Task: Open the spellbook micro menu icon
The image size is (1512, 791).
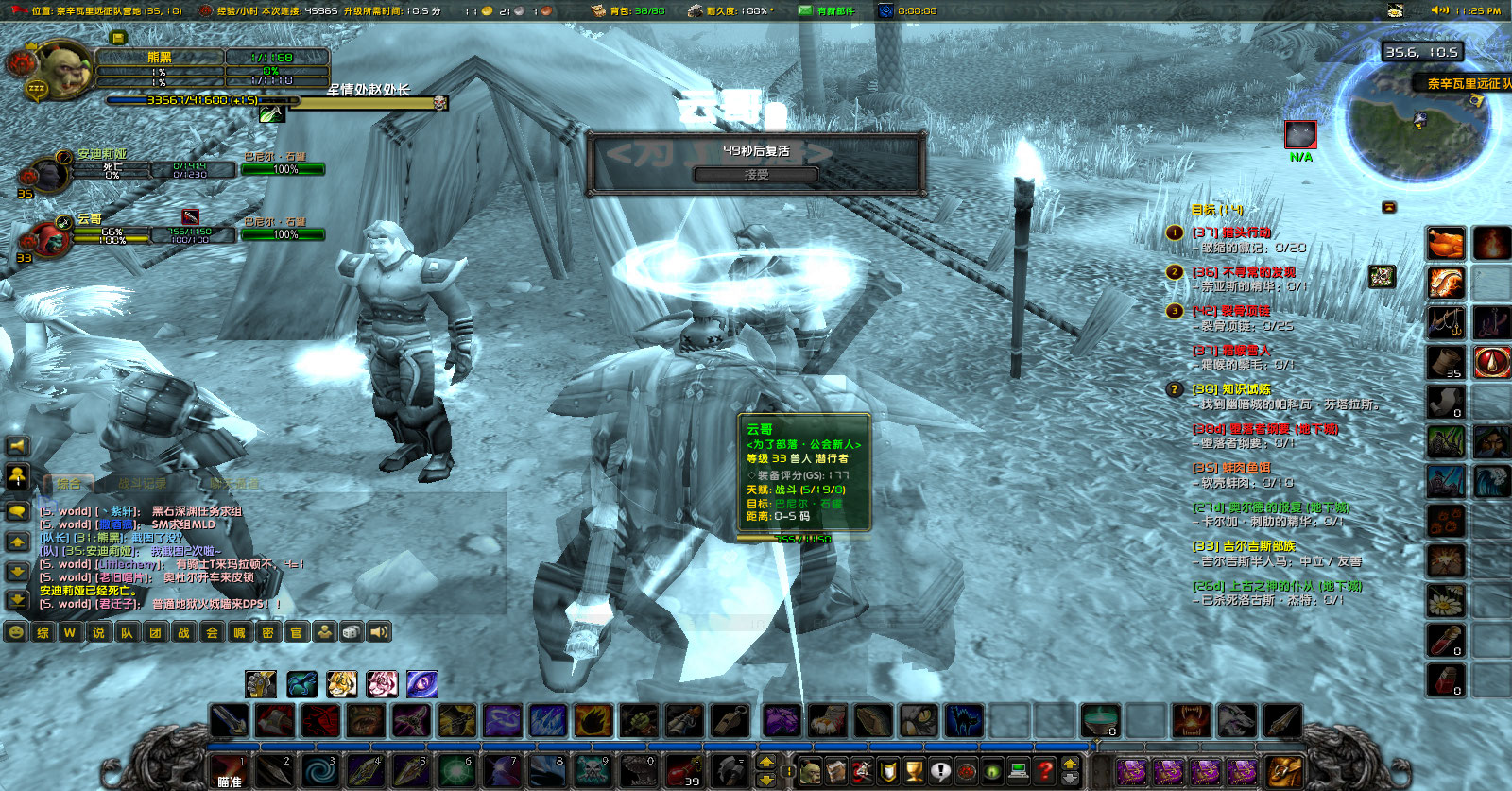Action: coord(835,770)
